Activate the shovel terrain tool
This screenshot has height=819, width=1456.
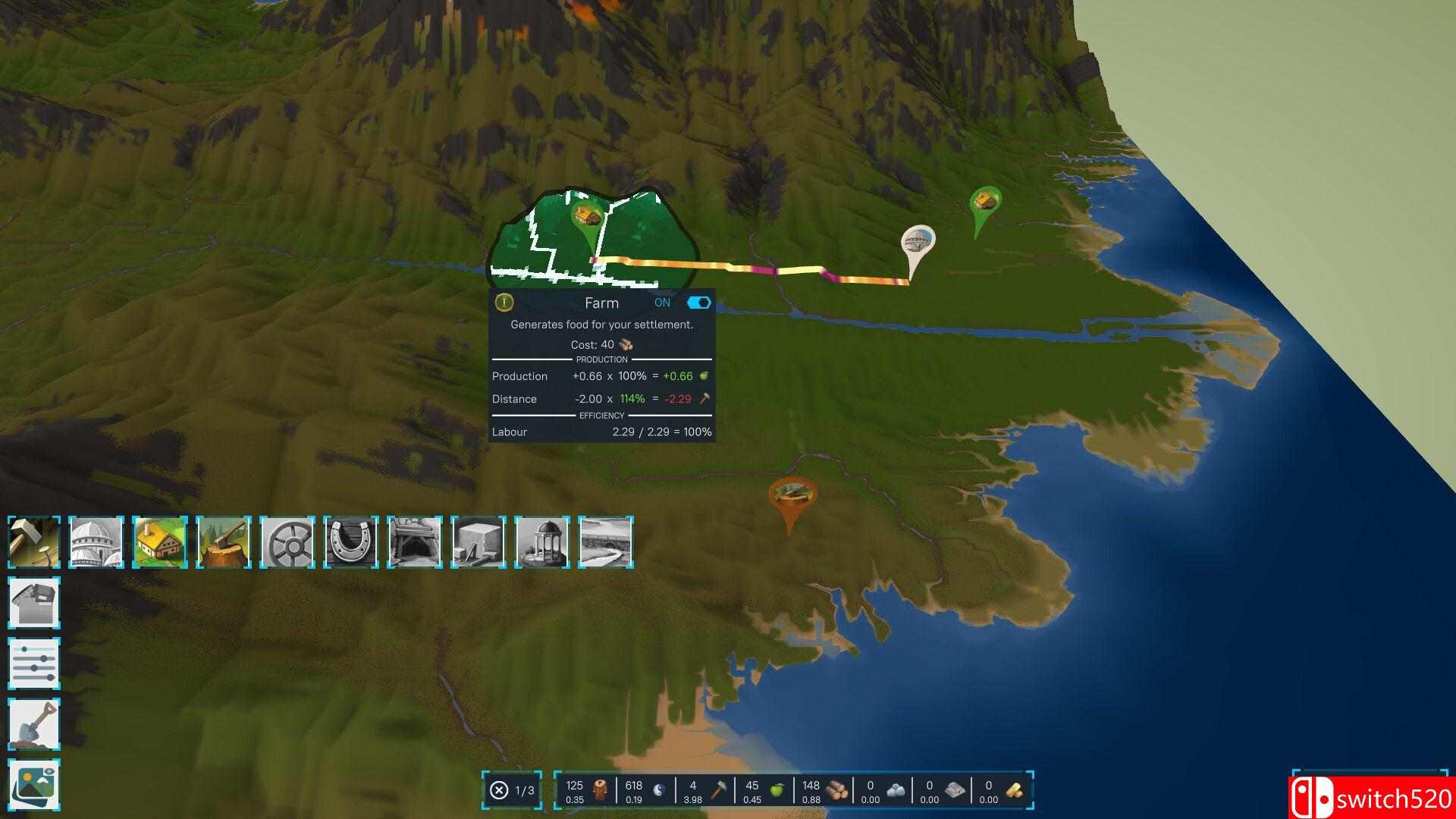pos(34,724)
